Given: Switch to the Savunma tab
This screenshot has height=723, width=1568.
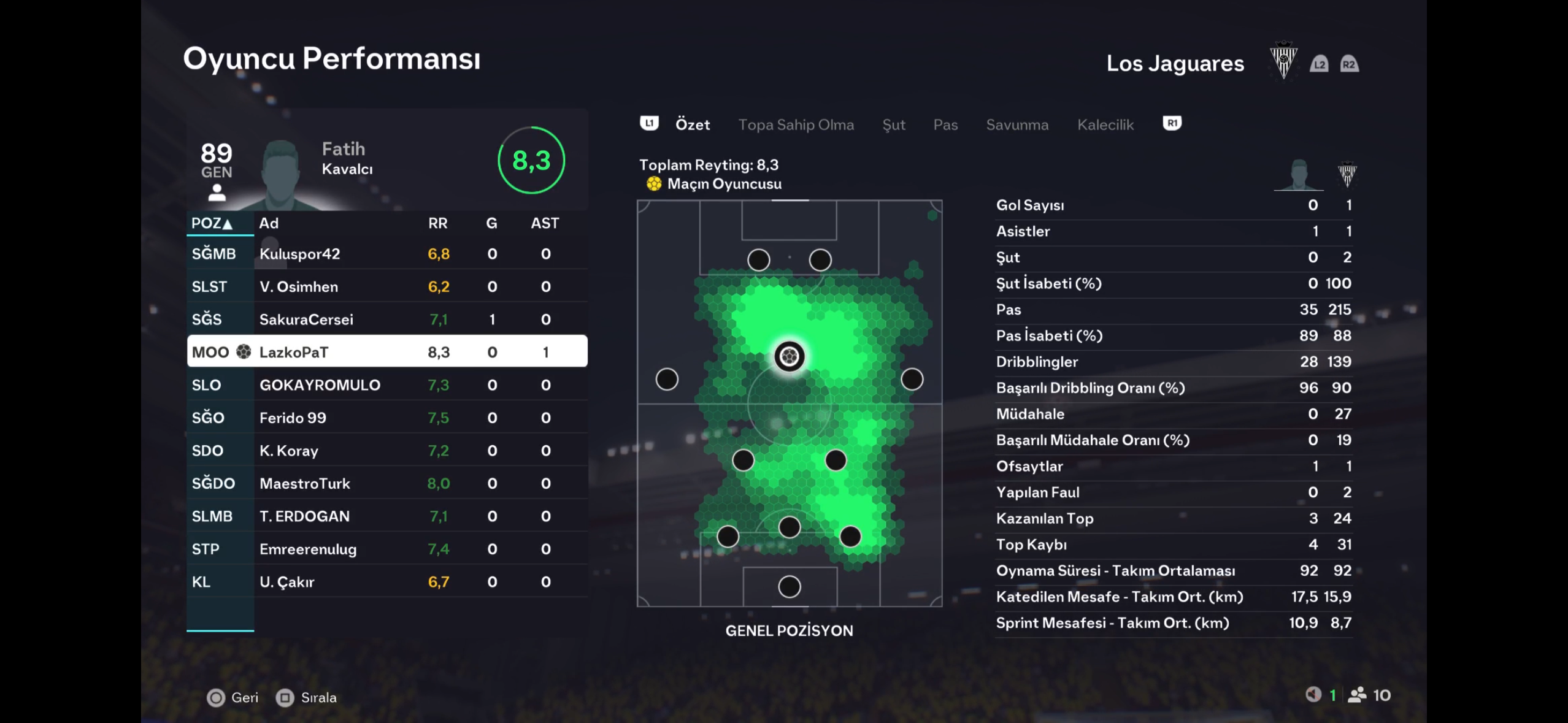Looking at the screenshot, I should (x=1017, y=124).
